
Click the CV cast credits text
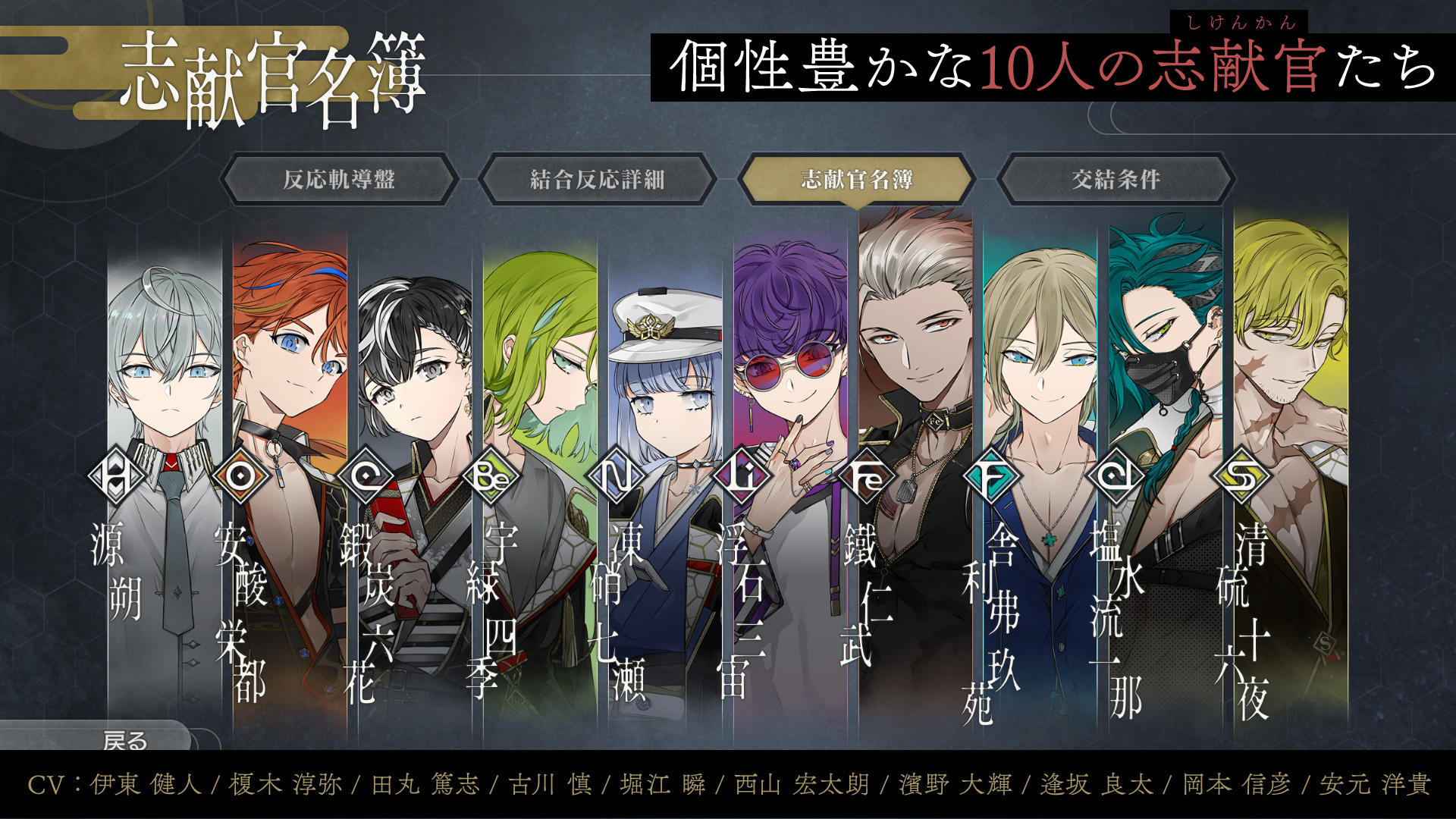(x=728, y=786)
